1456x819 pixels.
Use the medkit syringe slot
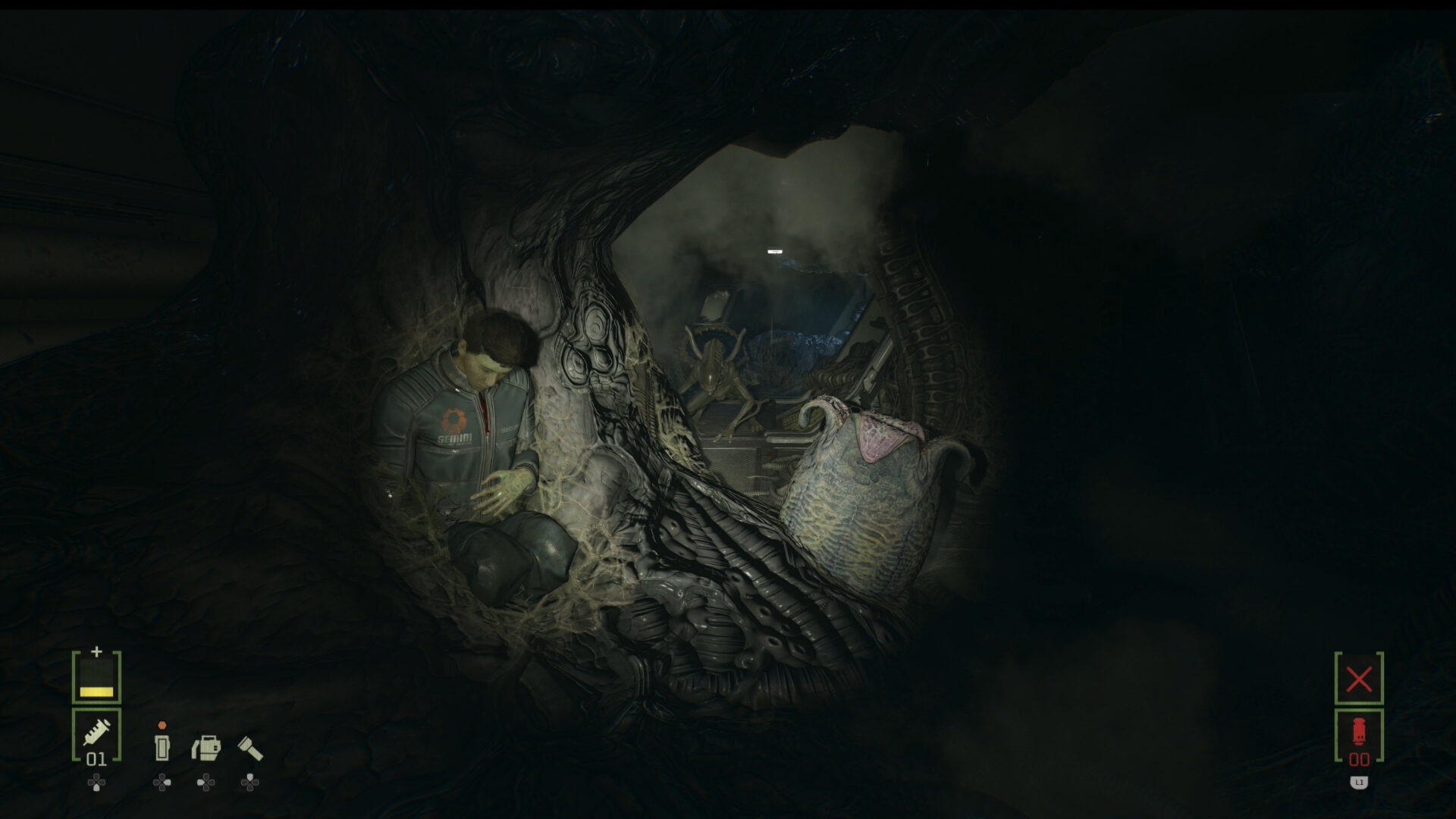(96, 735)
